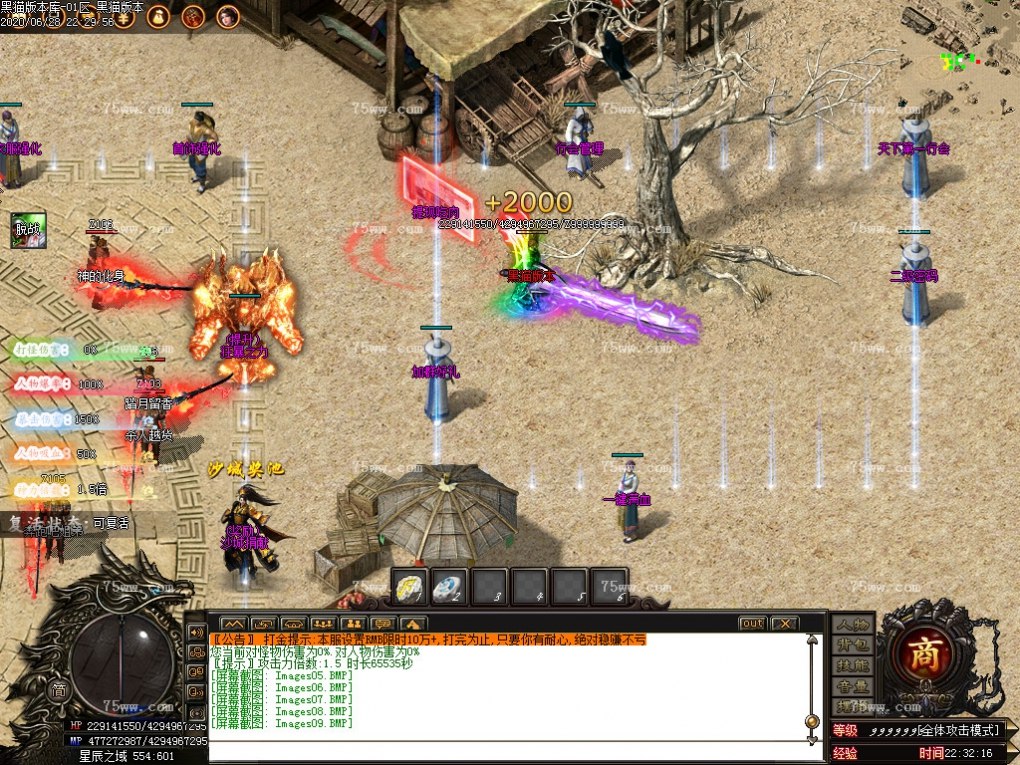Open the 人物 character panel
Viewport: 1020px width, 765px height.
coord(852,624)
